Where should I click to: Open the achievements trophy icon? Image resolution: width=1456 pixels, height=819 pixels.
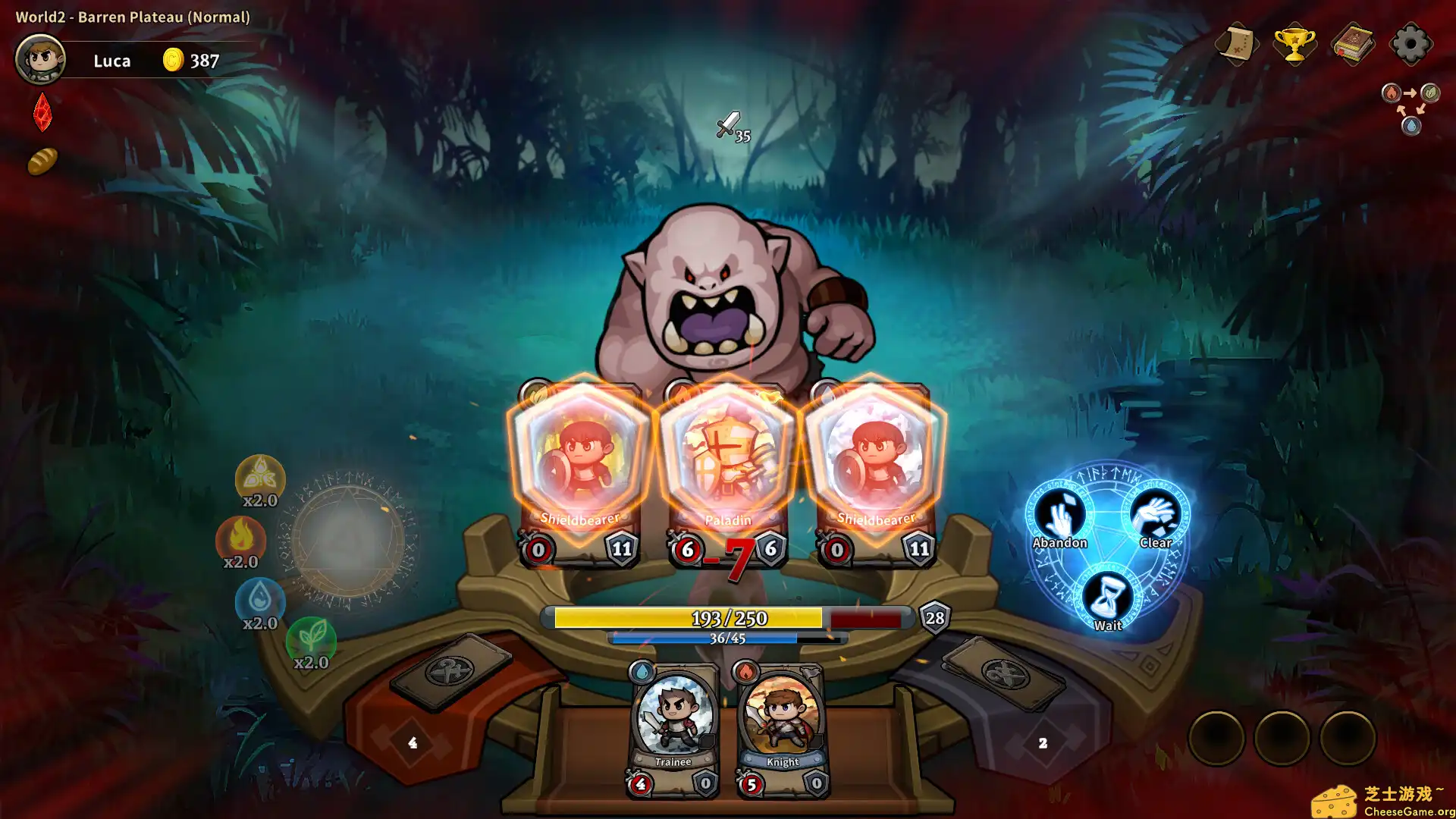point(1294,44)
